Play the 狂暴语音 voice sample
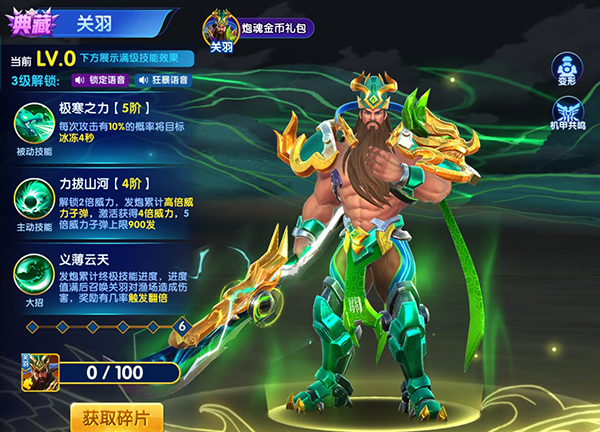 165,80
